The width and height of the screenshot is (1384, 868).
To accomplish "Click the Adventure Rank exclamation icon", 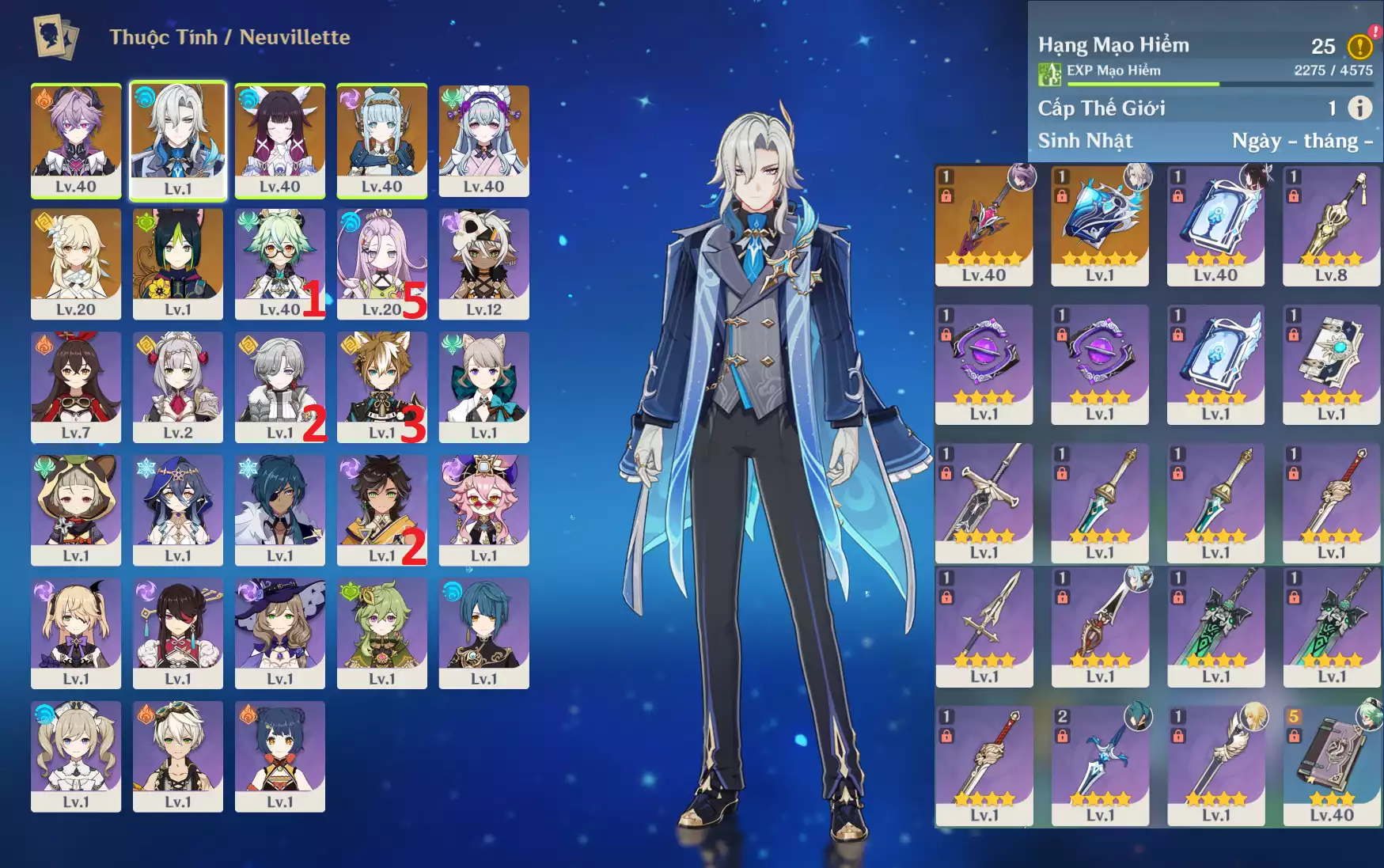I will coord(1359,47).
